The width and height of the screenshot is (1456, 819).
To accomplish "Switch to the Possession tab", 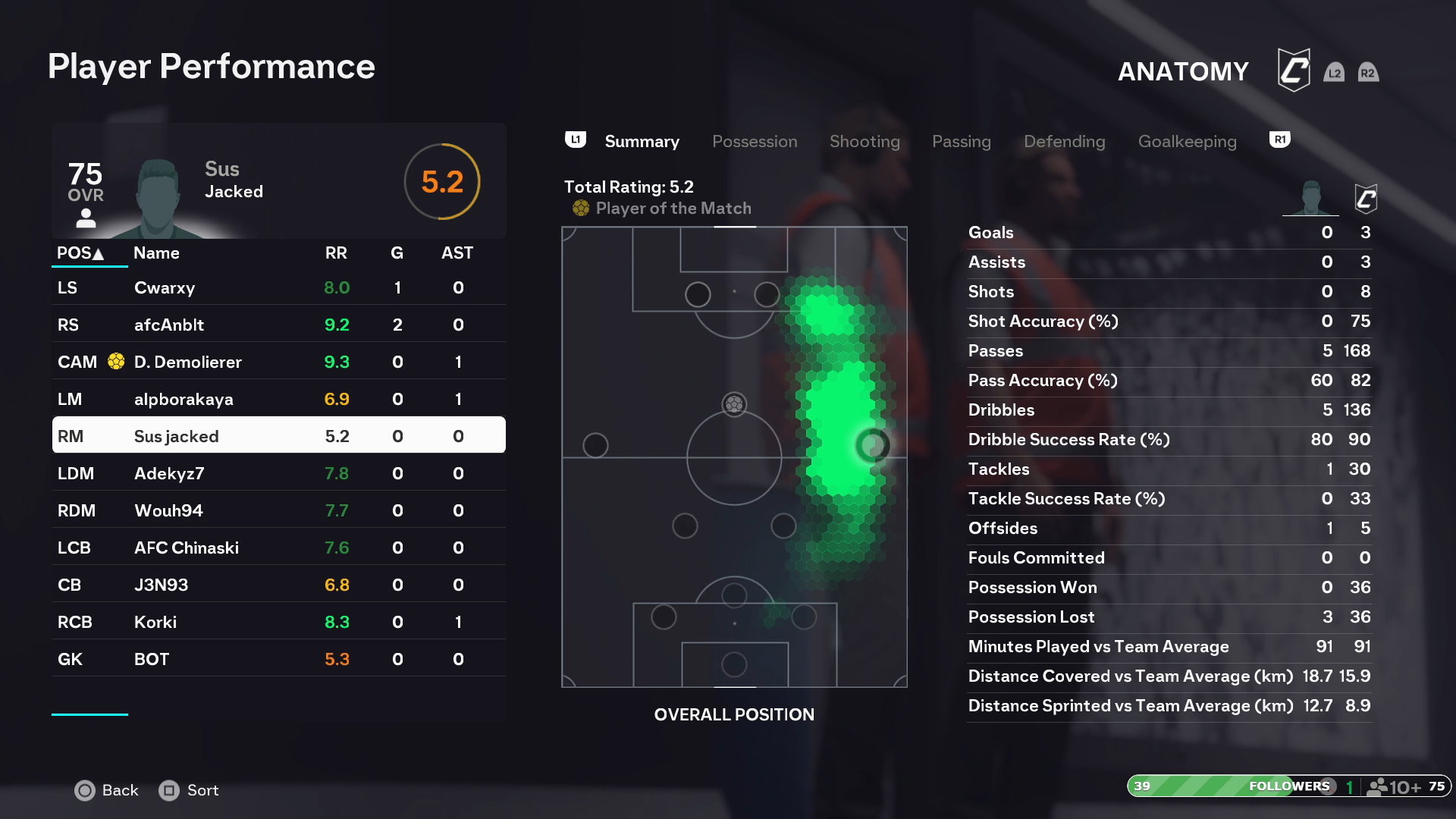I will [x=755, y=142].
